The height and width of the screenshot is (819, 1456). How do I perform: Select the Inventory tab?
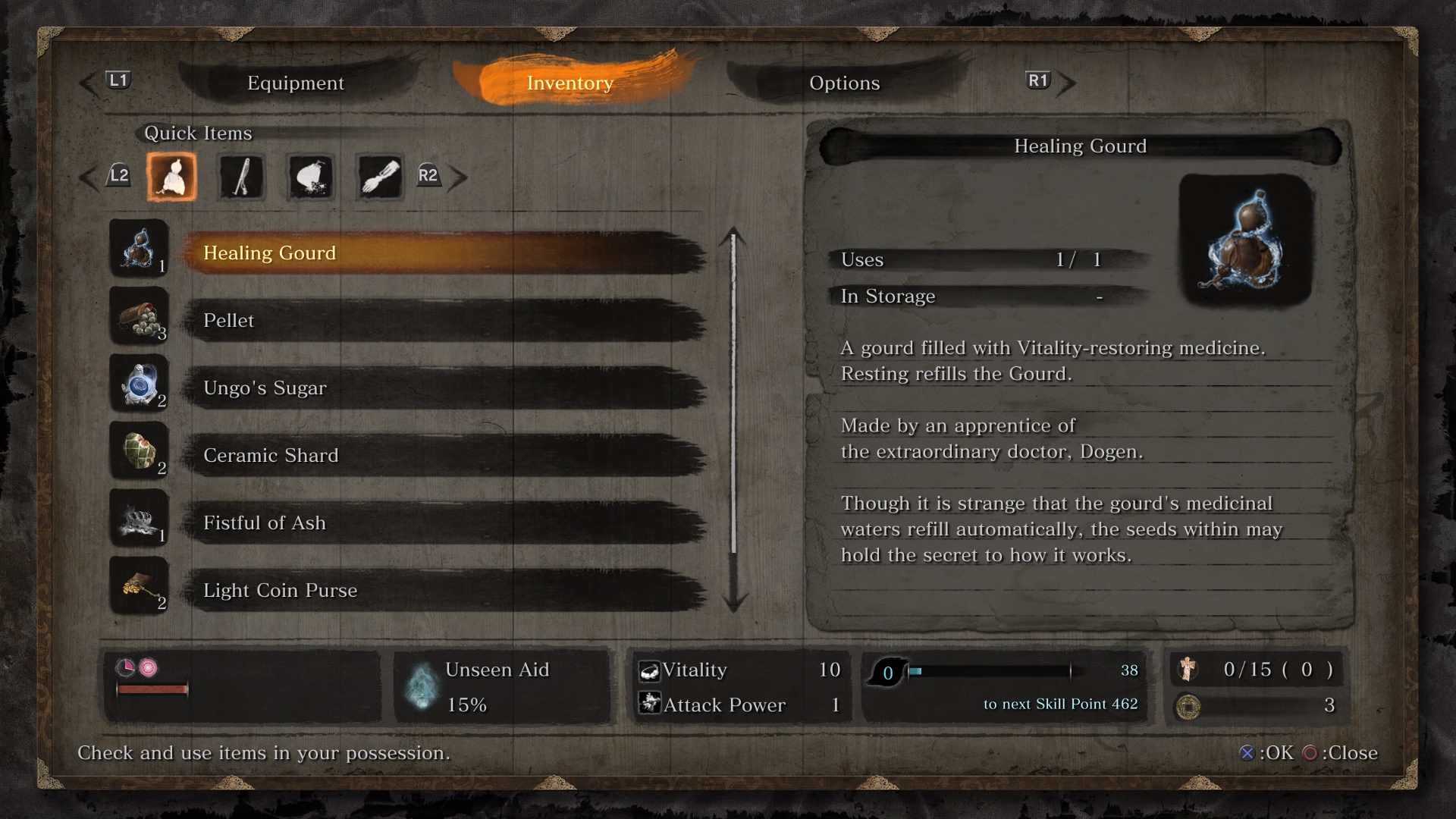[570, 83]
